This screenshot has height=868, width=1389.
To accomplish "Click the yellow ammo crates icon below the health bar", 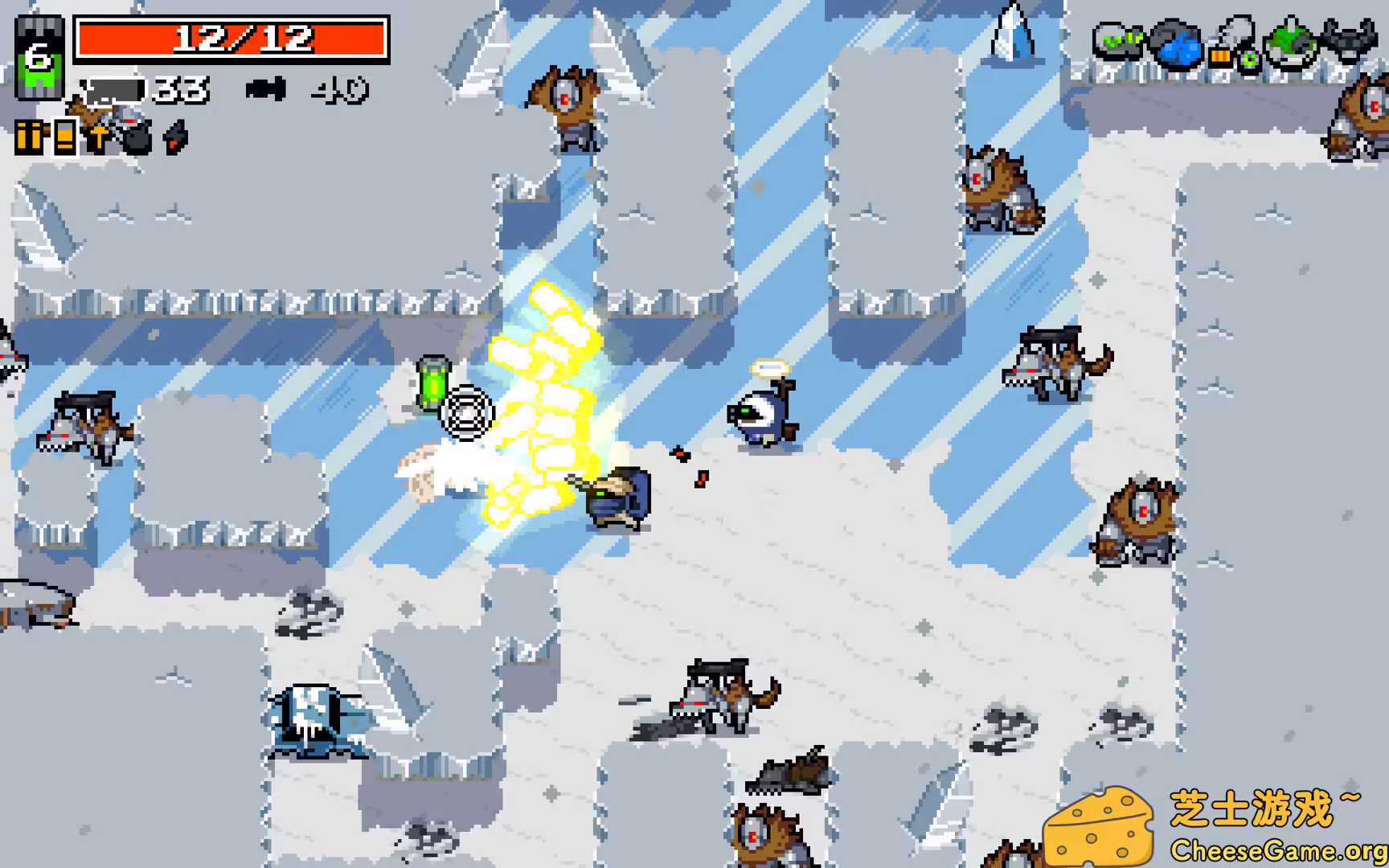I will click(x=29, y=137).
